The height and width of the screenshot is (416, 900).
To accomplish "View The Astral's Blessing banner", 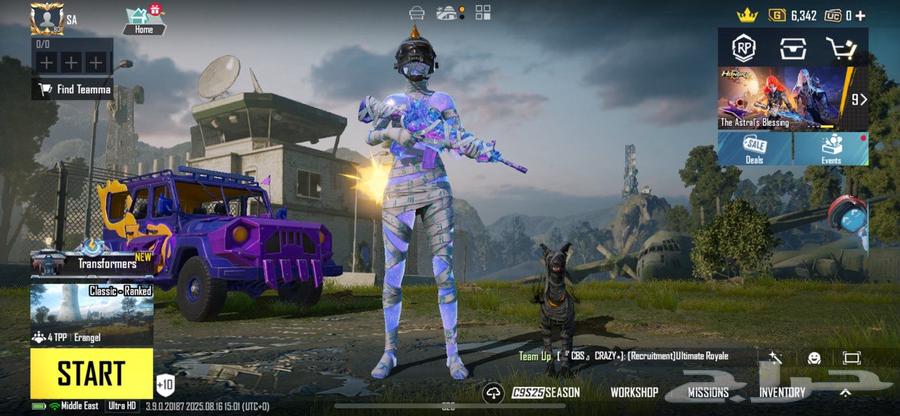I will 780,99.
